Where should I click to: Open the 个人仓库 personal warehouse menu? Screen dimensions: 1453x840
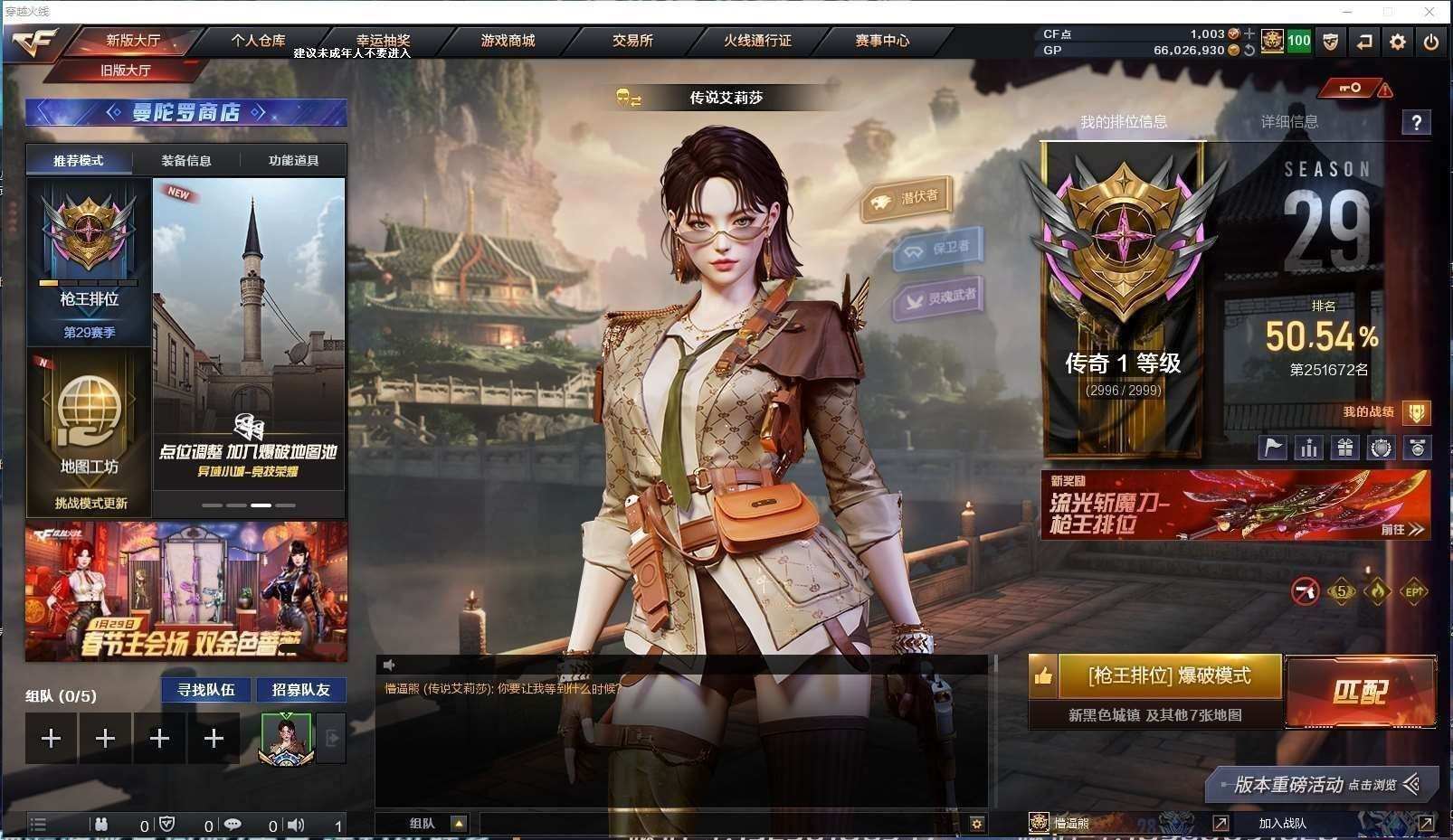point(258,41)
